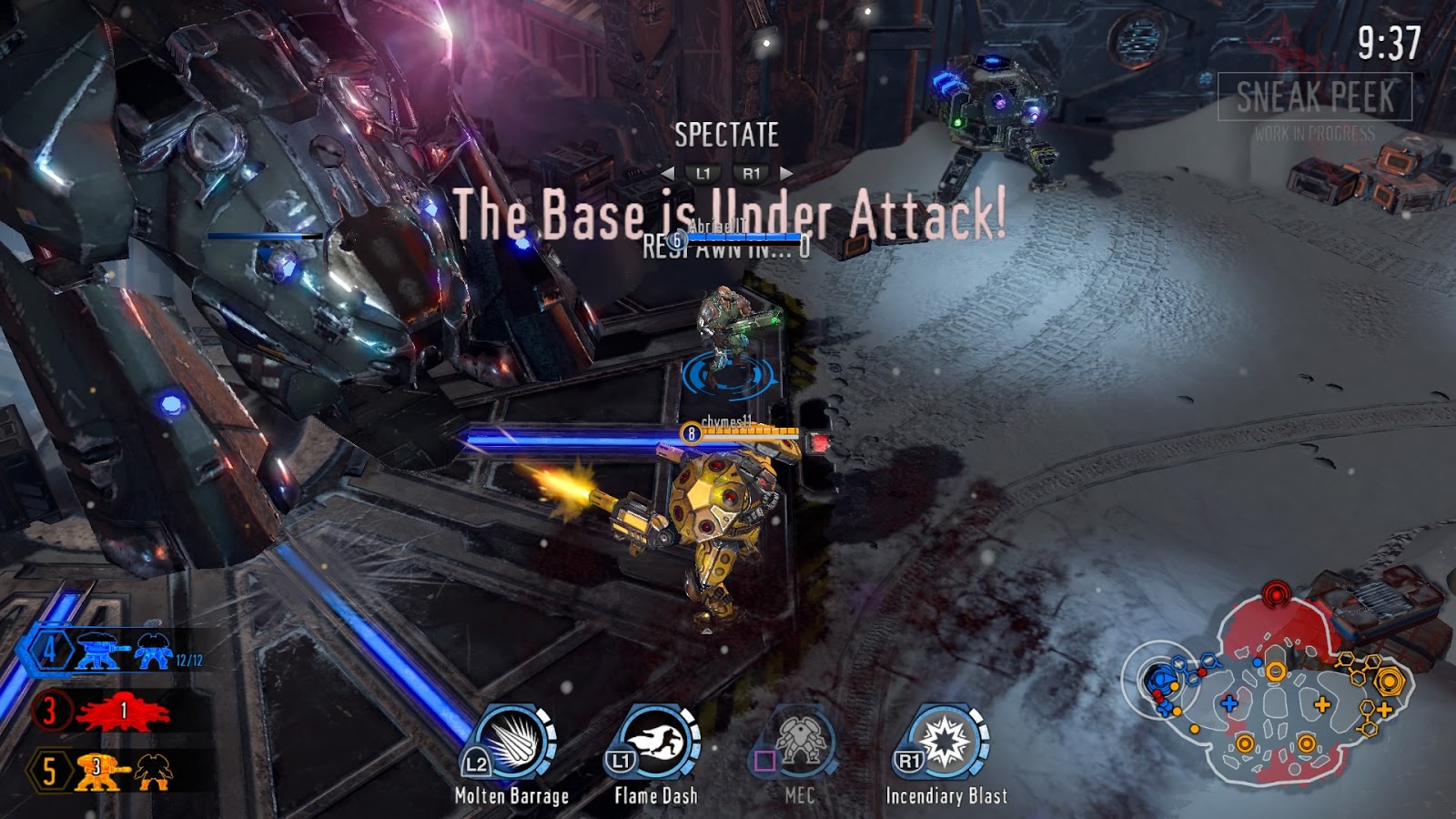Use the Flame Dash ability
The image size is (1456, 819).
coord(655,743)
